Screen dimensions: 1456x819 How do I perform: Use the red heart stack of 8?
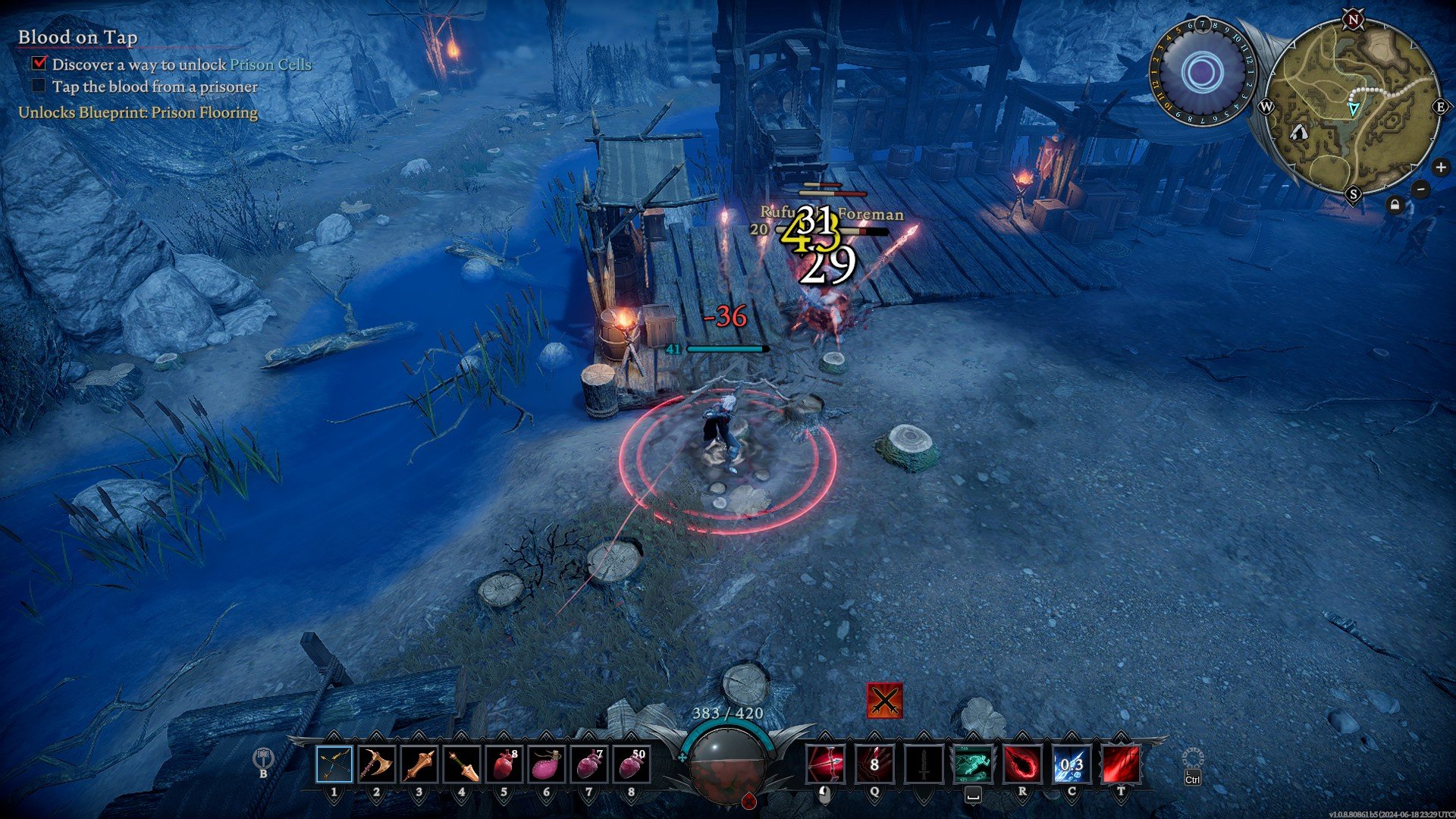pyautogui.click(x=504, y=764)
